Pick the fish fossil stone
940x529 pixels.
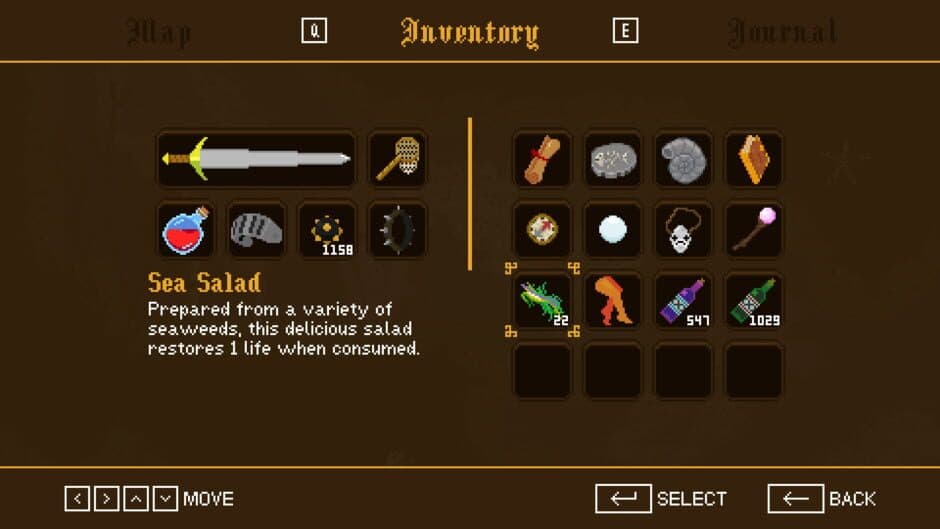pos(613,159)
